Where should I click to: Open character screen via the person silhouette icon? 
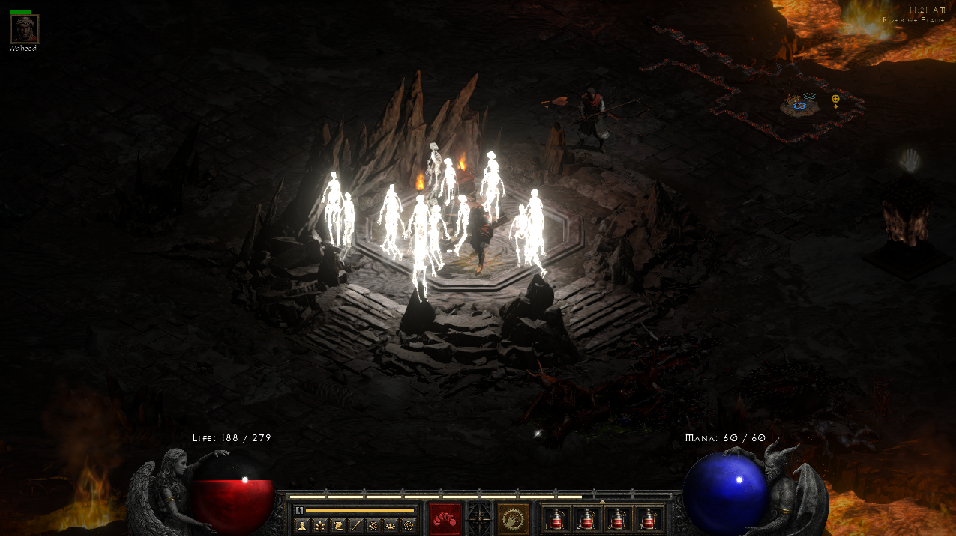(x=301, y=524)
